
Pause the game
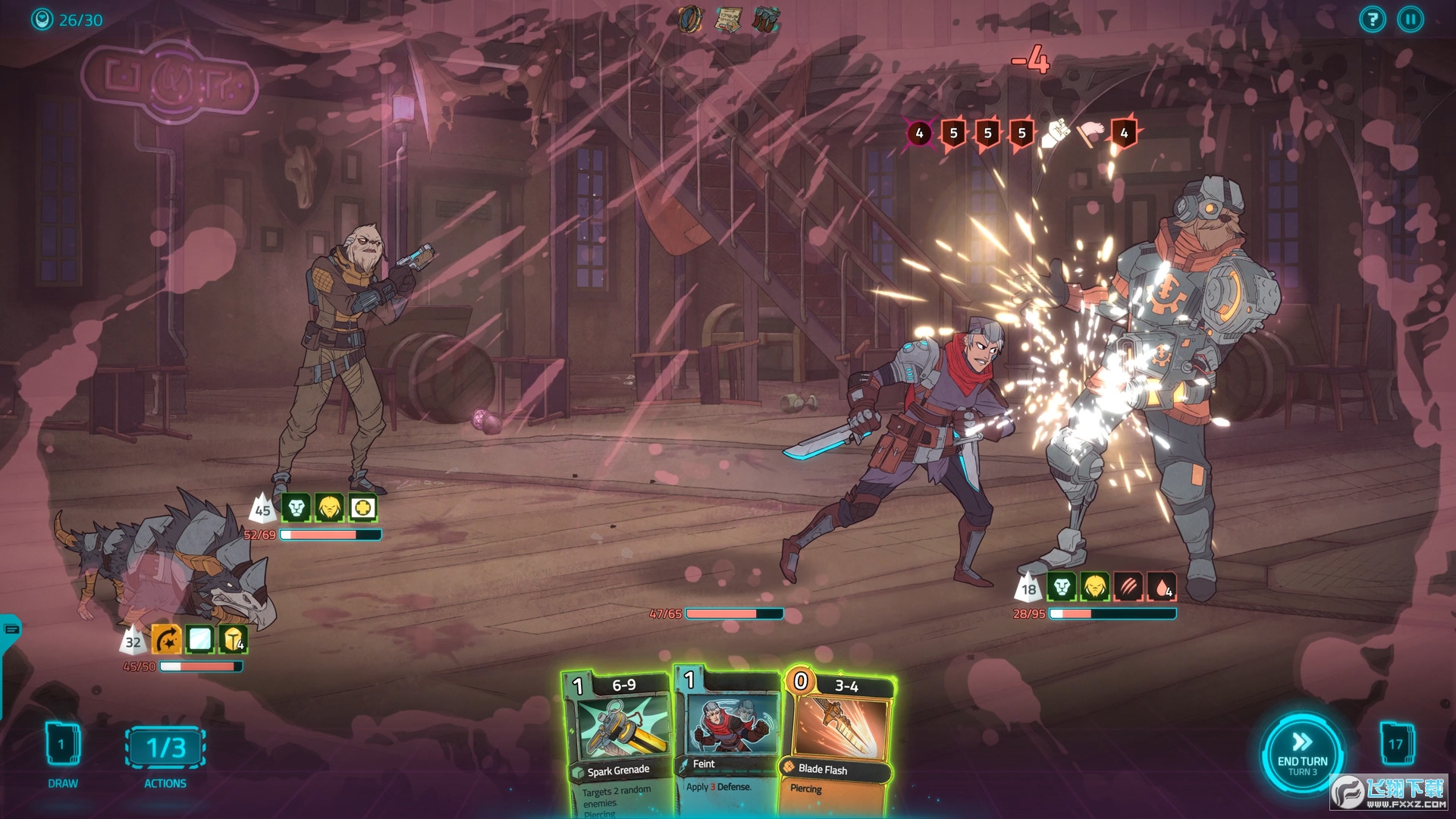pyautogui.click(x=1410, y=20)
